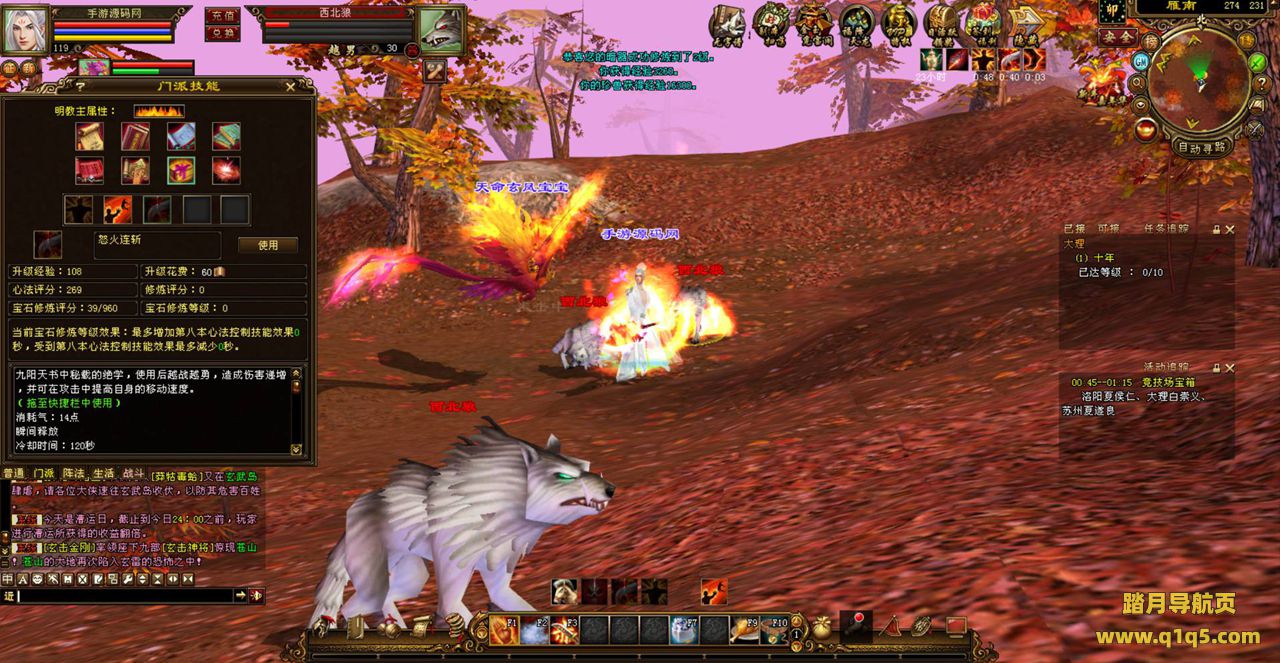
Task: Click the 使用 button for the selected skill
Action: tap(267, 245)
